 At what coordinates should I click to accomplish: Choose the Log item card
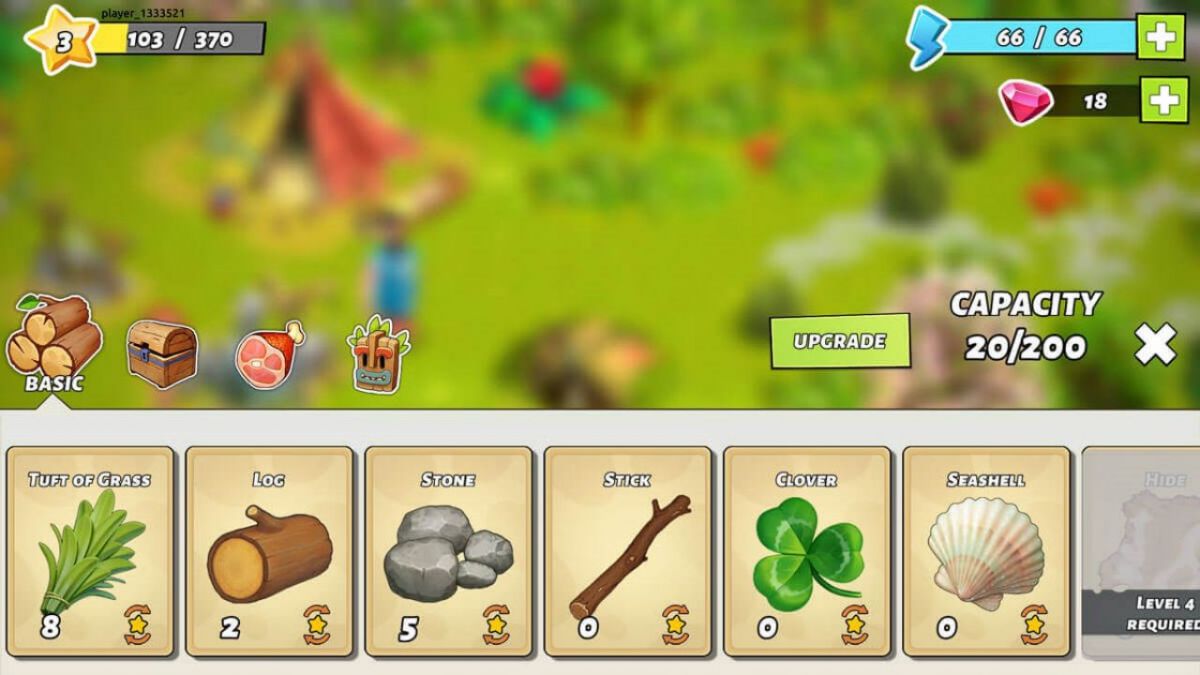point(269,551)
